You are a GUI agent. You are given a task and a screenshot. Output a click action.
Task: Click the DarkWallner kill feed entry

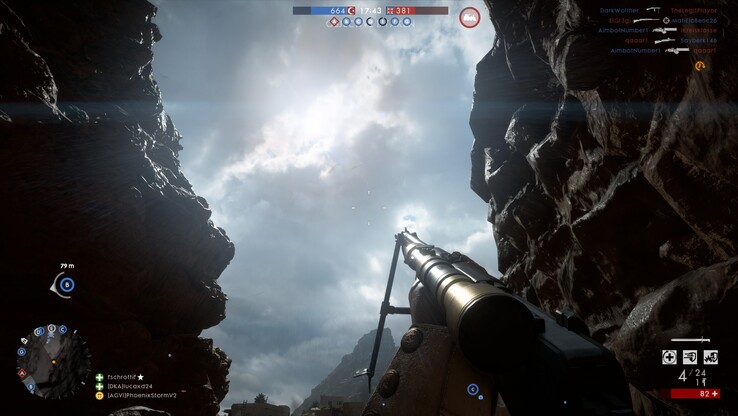click(620, 10)
